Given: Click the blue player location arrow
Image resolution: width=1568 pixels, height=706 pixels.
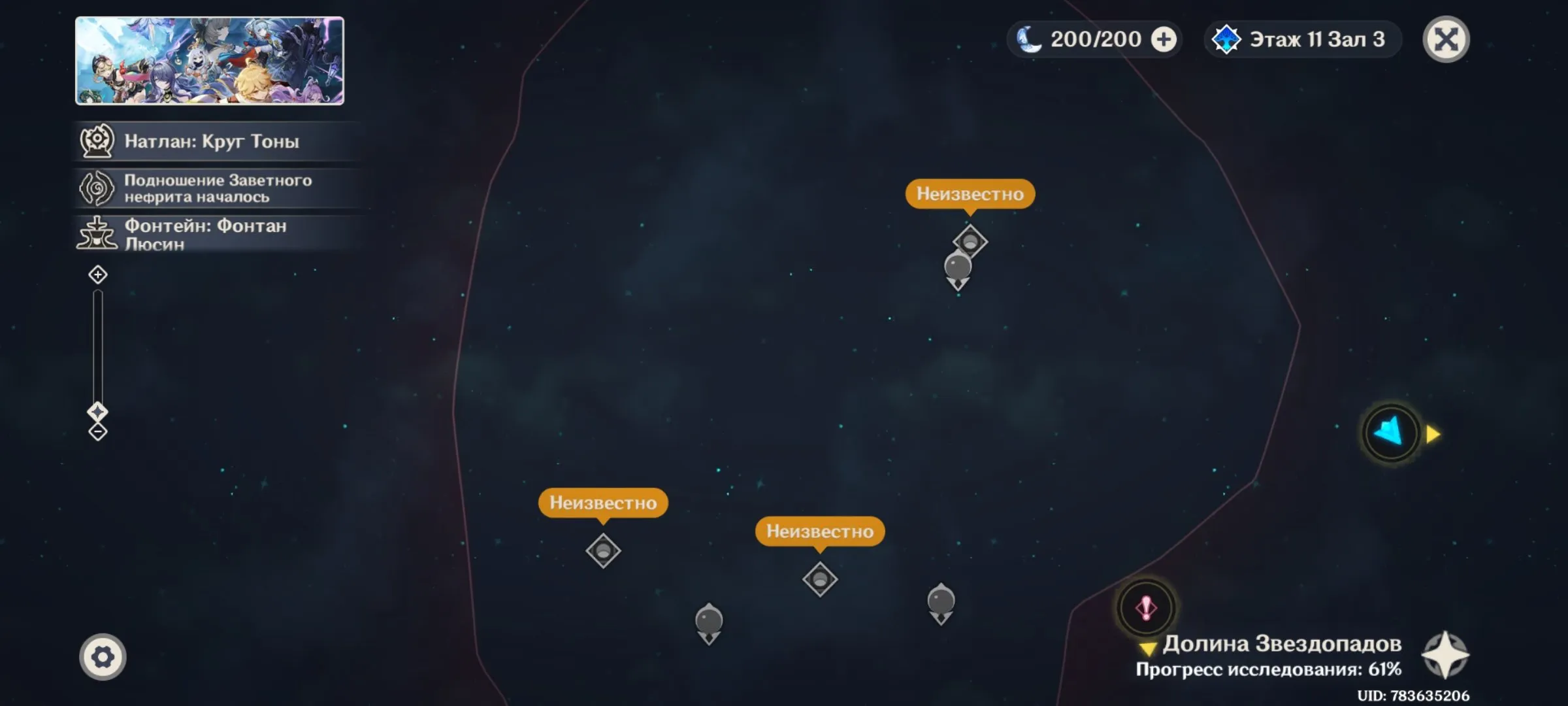Looking at the screenshot, I should (x=1390, y=433).
